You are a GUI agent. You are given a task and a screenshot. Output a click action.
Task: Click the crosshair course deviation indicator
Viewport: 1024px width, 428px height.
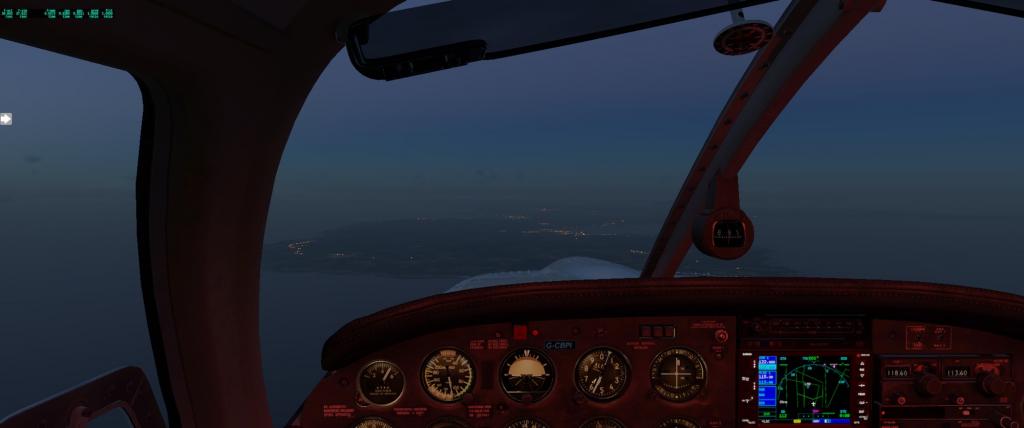(x=678, y=373)
